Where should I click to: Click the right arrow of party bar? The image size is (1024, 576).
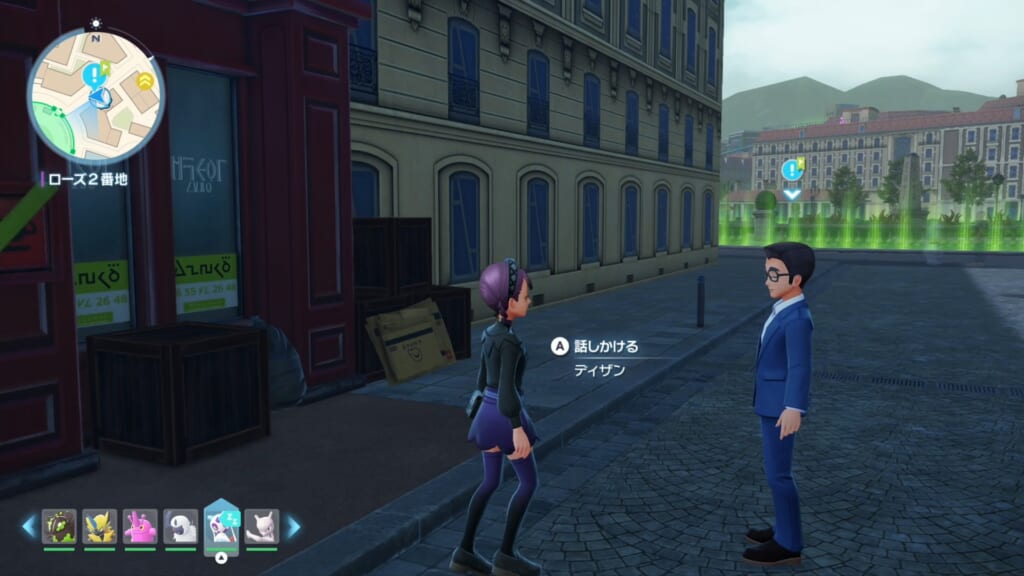click(x=293, y=526)
